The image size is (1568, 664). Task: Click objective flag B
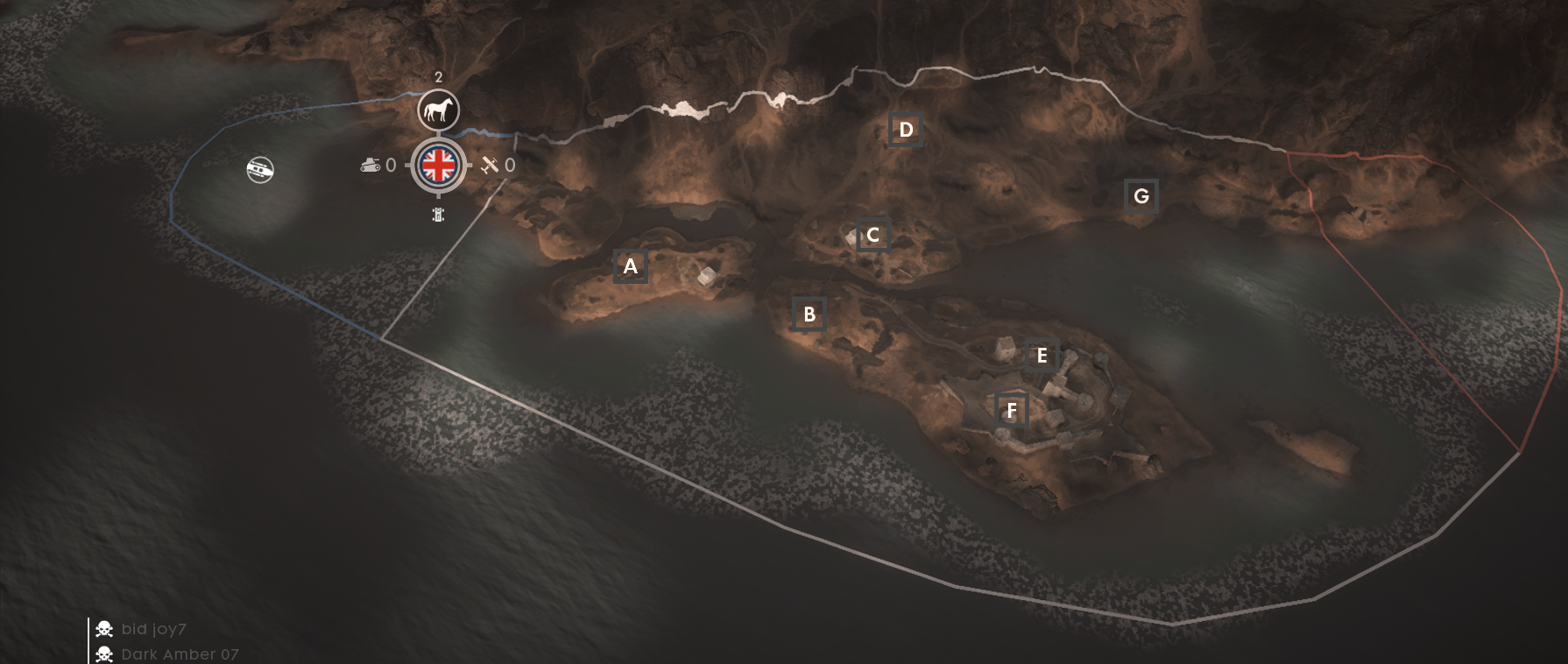(809, 314)
